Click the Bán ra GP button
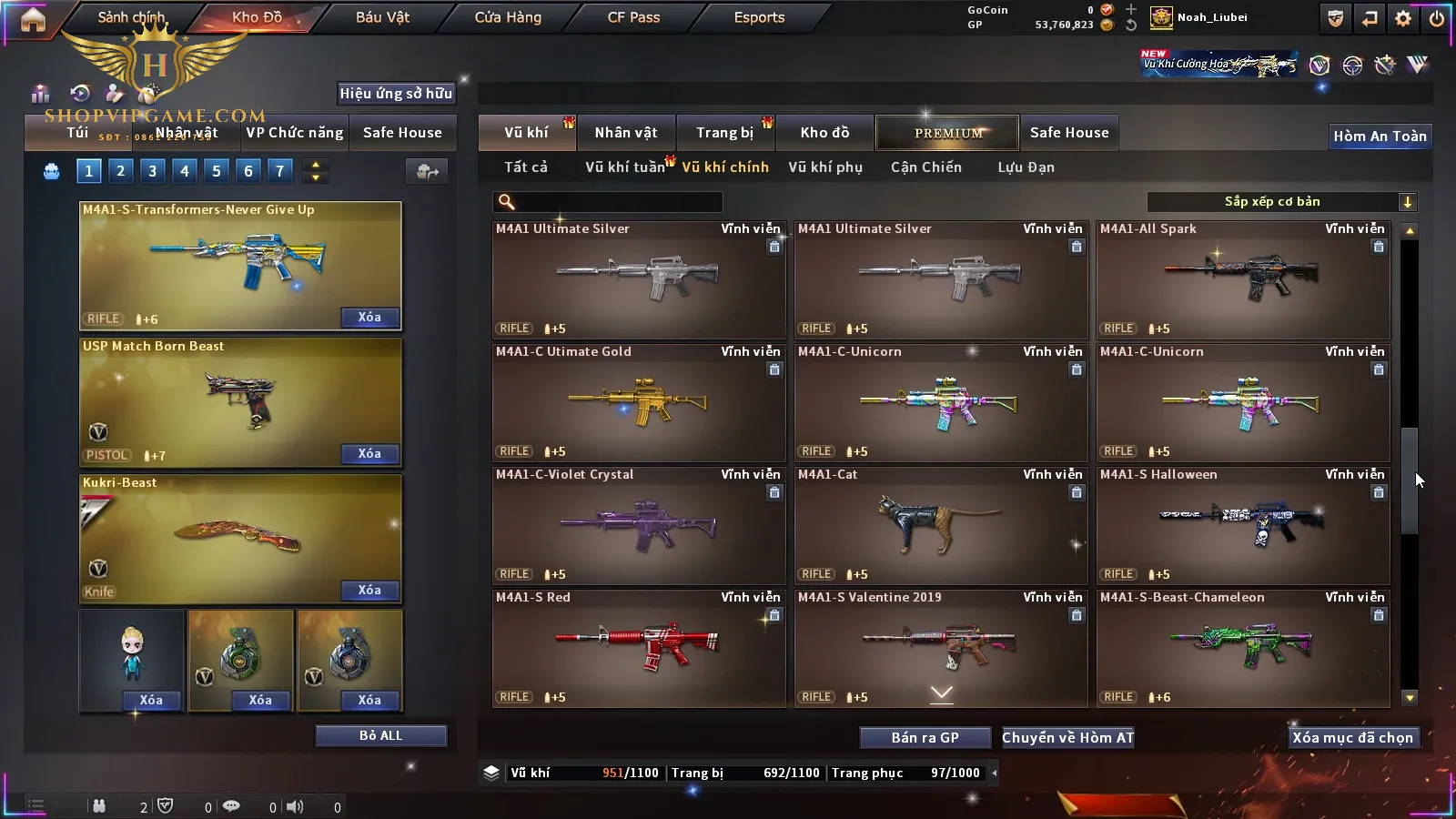The image size is (1456, 819). [x=925, y=738]
